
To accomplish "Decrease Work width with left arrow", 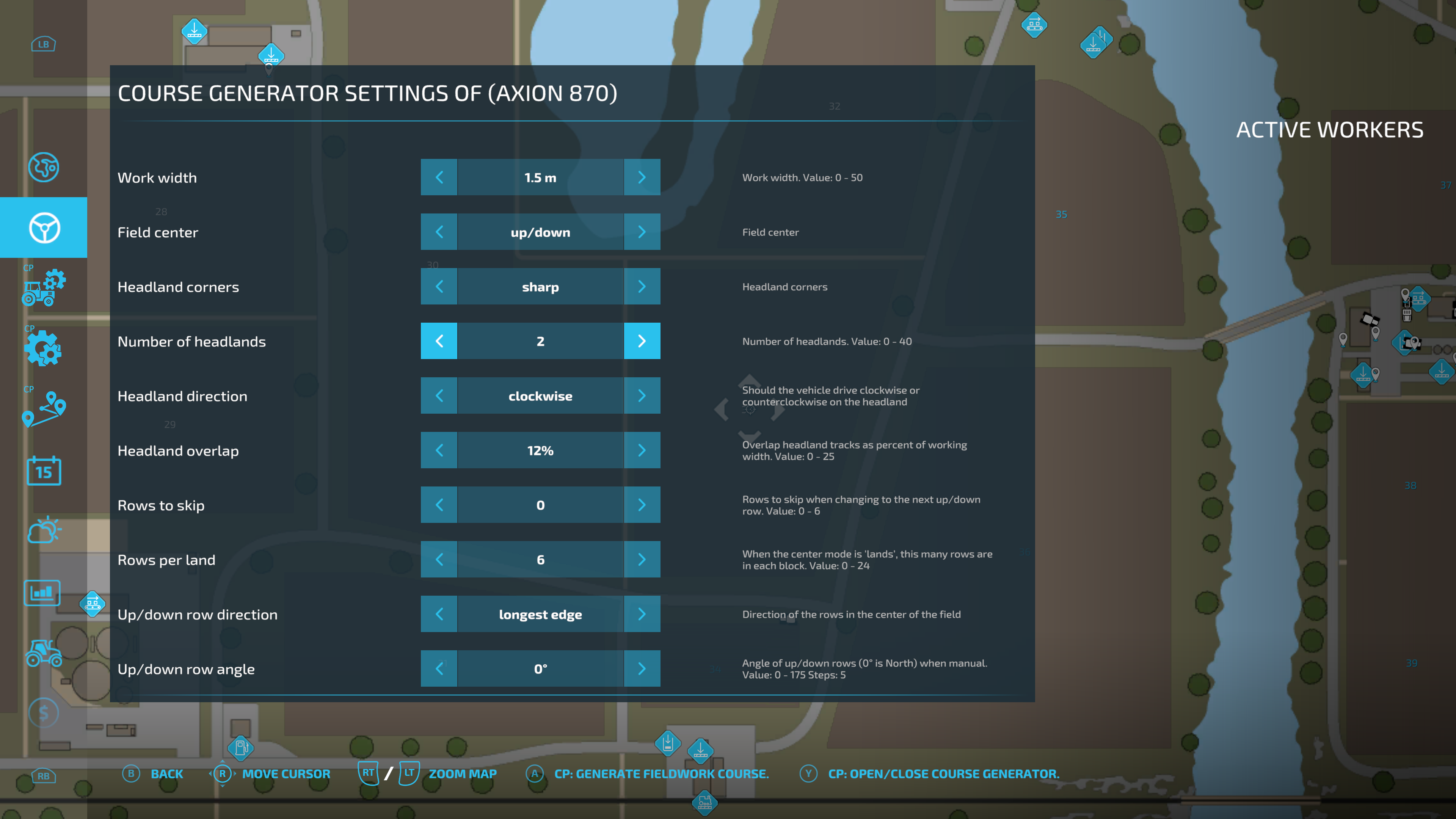I will [x=439, y=177].
